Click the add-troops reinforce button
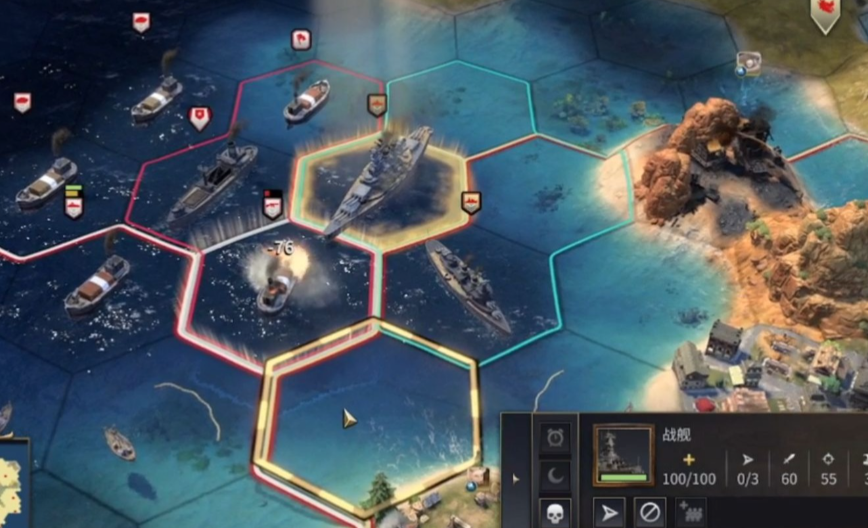Viewport: 868px width, 528px height. click(690, 512)
